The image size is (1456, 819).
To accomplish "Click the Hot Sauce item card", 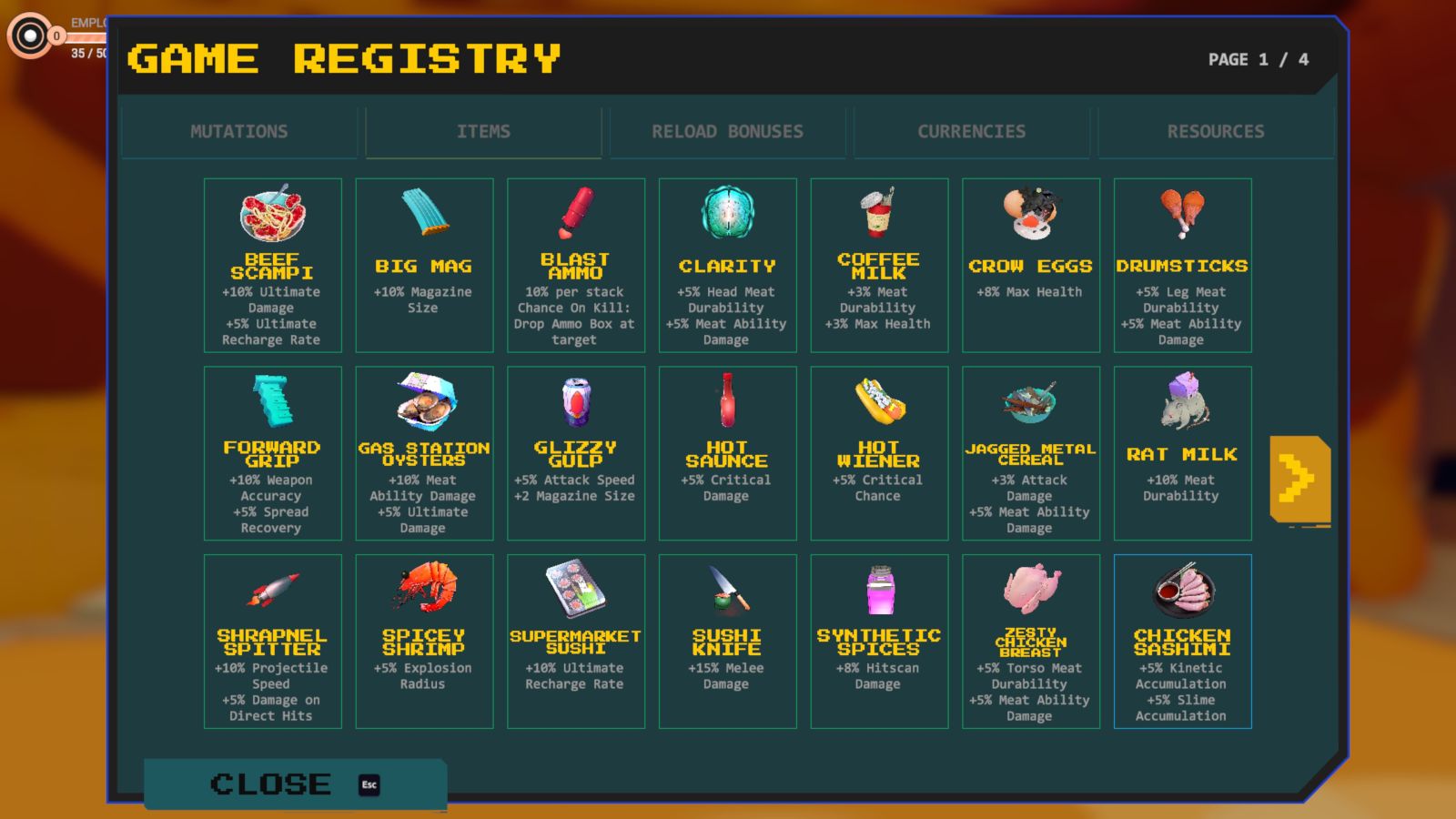I will click(728, 453).
